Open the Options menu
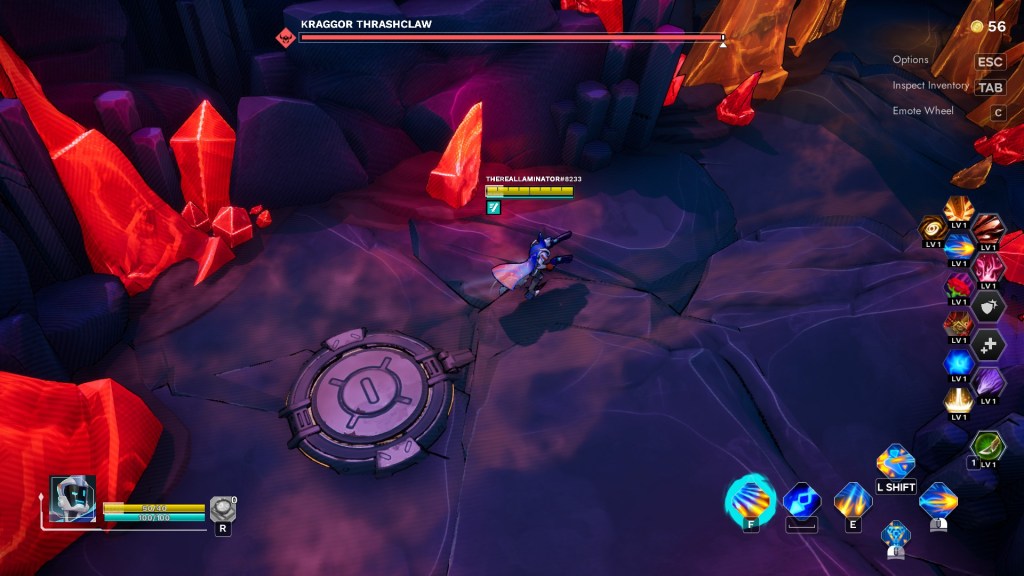1024x576 pixels. [989, 62]
